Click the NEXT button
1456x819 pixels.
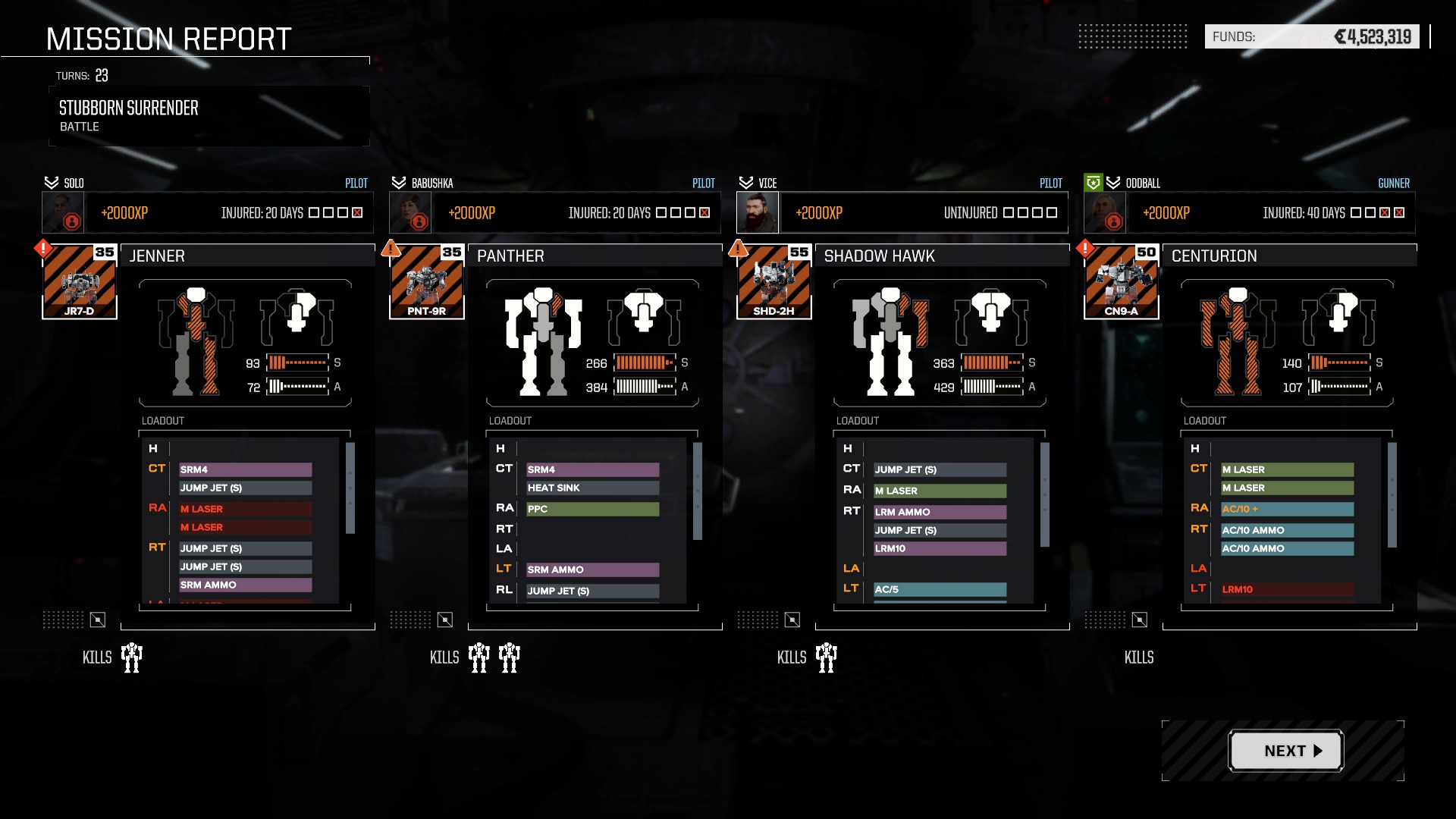tap(1285, 751)
